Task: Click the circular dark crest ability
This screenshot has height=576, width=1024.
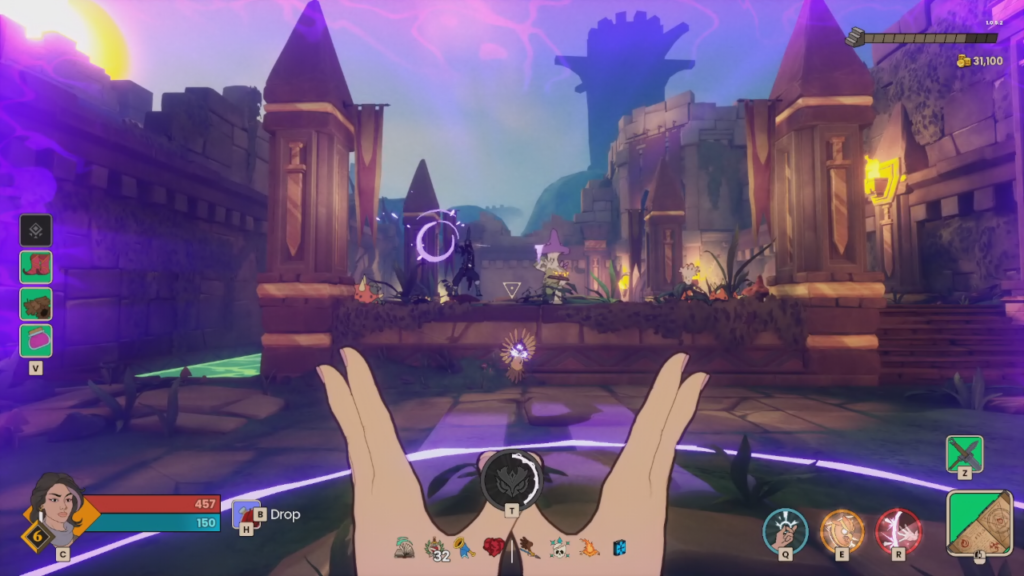Action: (511, 480)
